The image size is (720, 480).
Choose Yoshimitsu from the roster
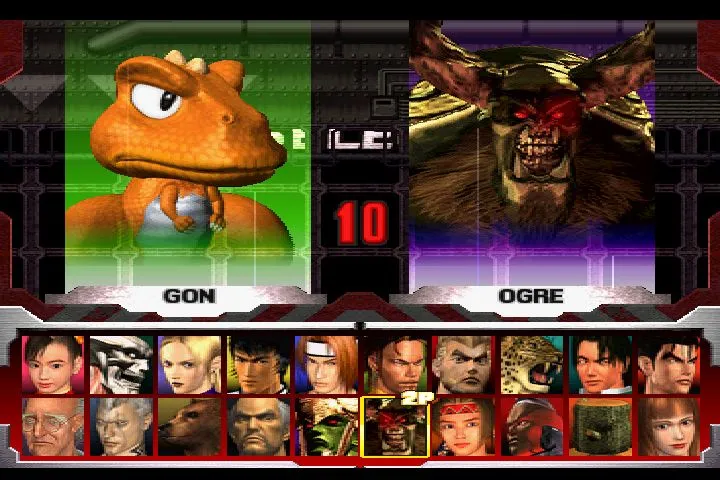121,364
